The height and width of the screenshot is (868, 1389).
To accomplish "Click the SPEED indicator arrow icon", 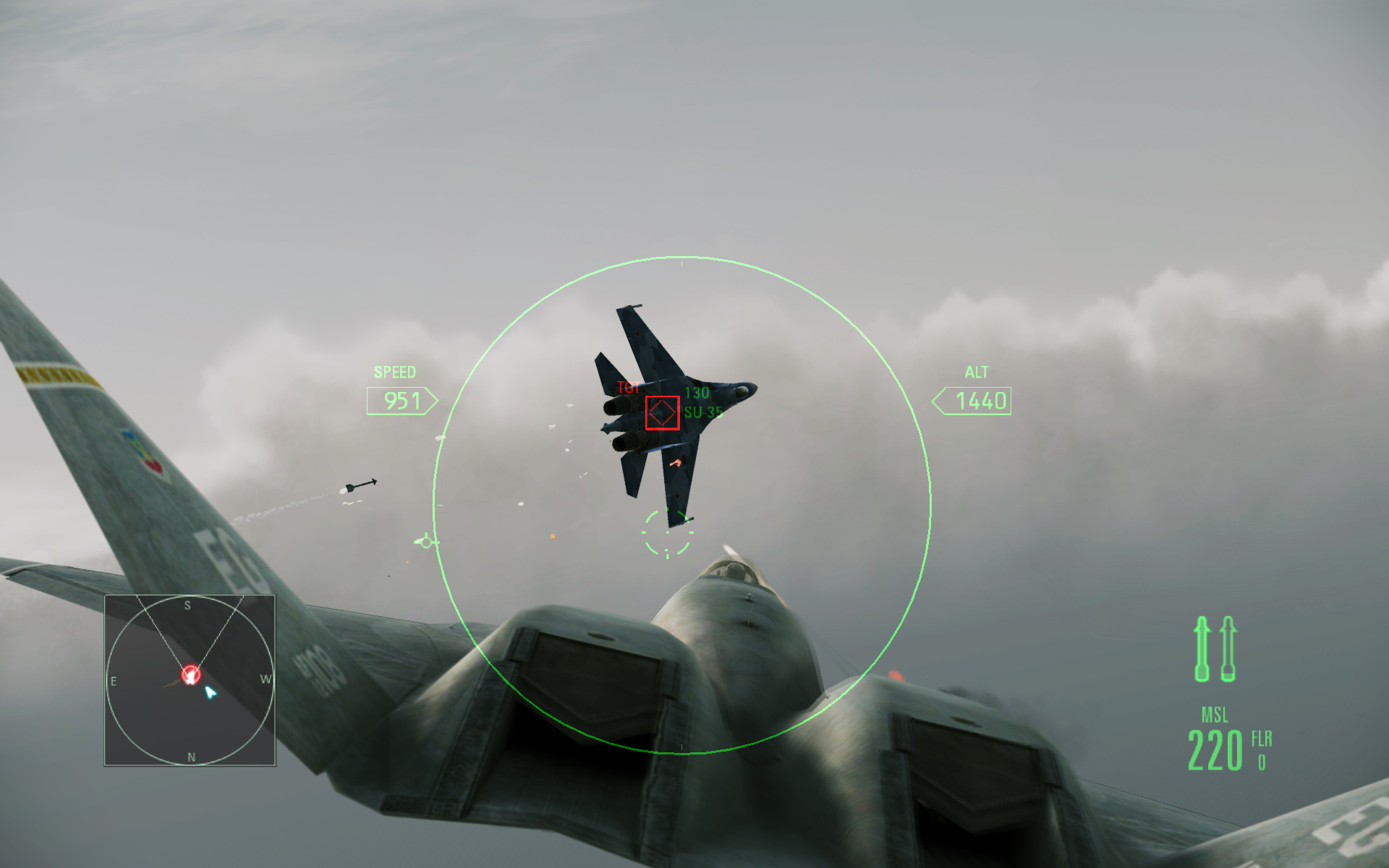I will click(431, 401).
